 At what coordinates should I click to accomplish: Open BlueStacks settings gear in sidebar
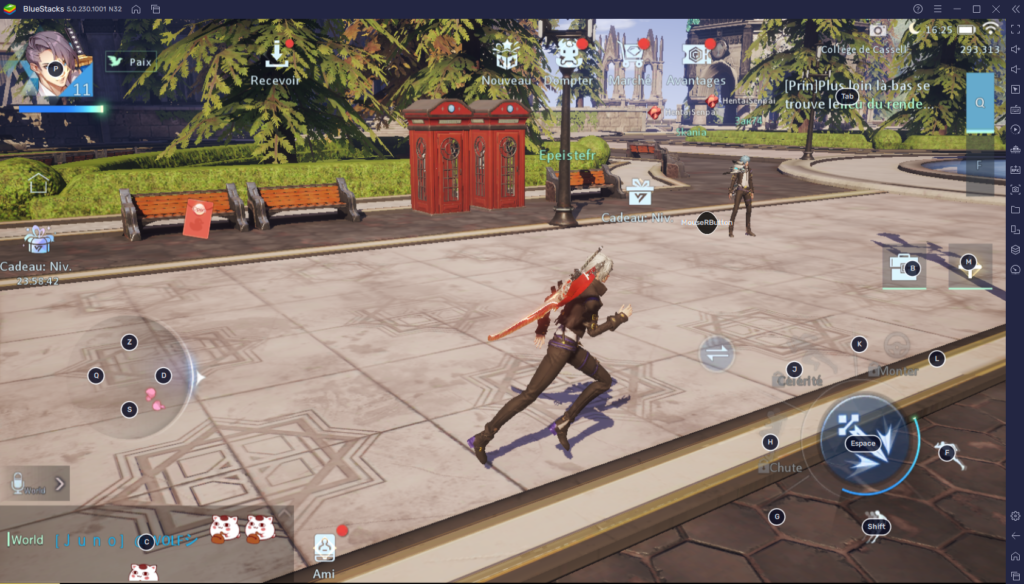click(1015, 516)
